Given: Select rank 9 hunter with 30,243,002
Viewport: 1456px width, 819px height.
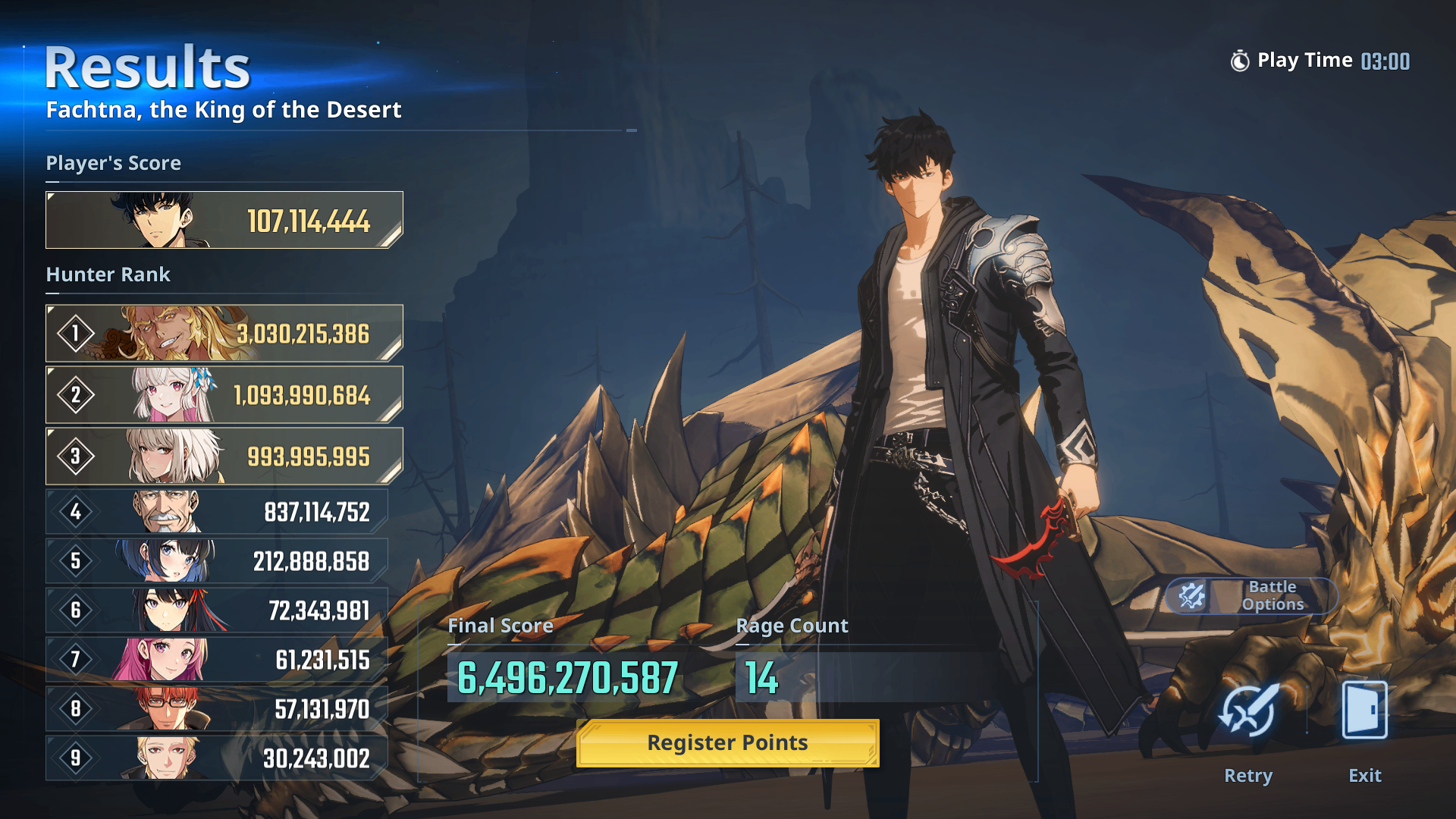Looking at the screenshot, I should tap(217, 758).
